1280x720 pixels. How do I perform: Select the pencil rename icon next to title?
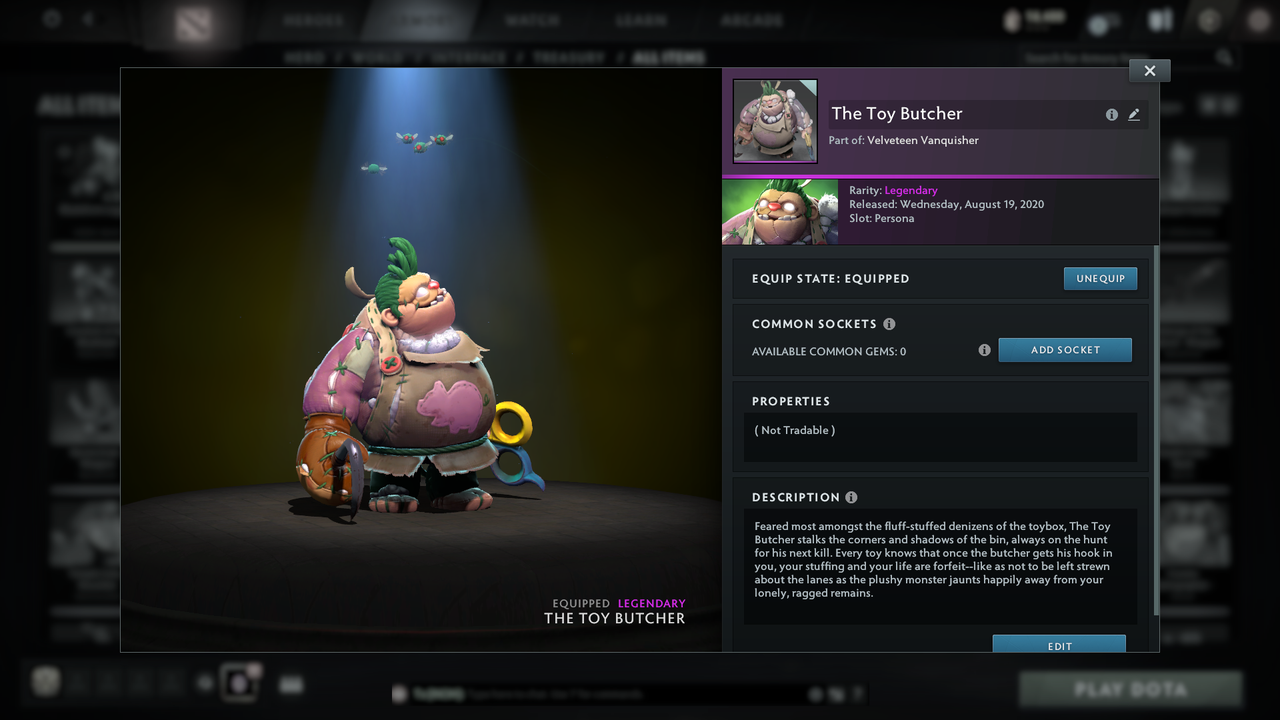click(x=1134, y=114)
